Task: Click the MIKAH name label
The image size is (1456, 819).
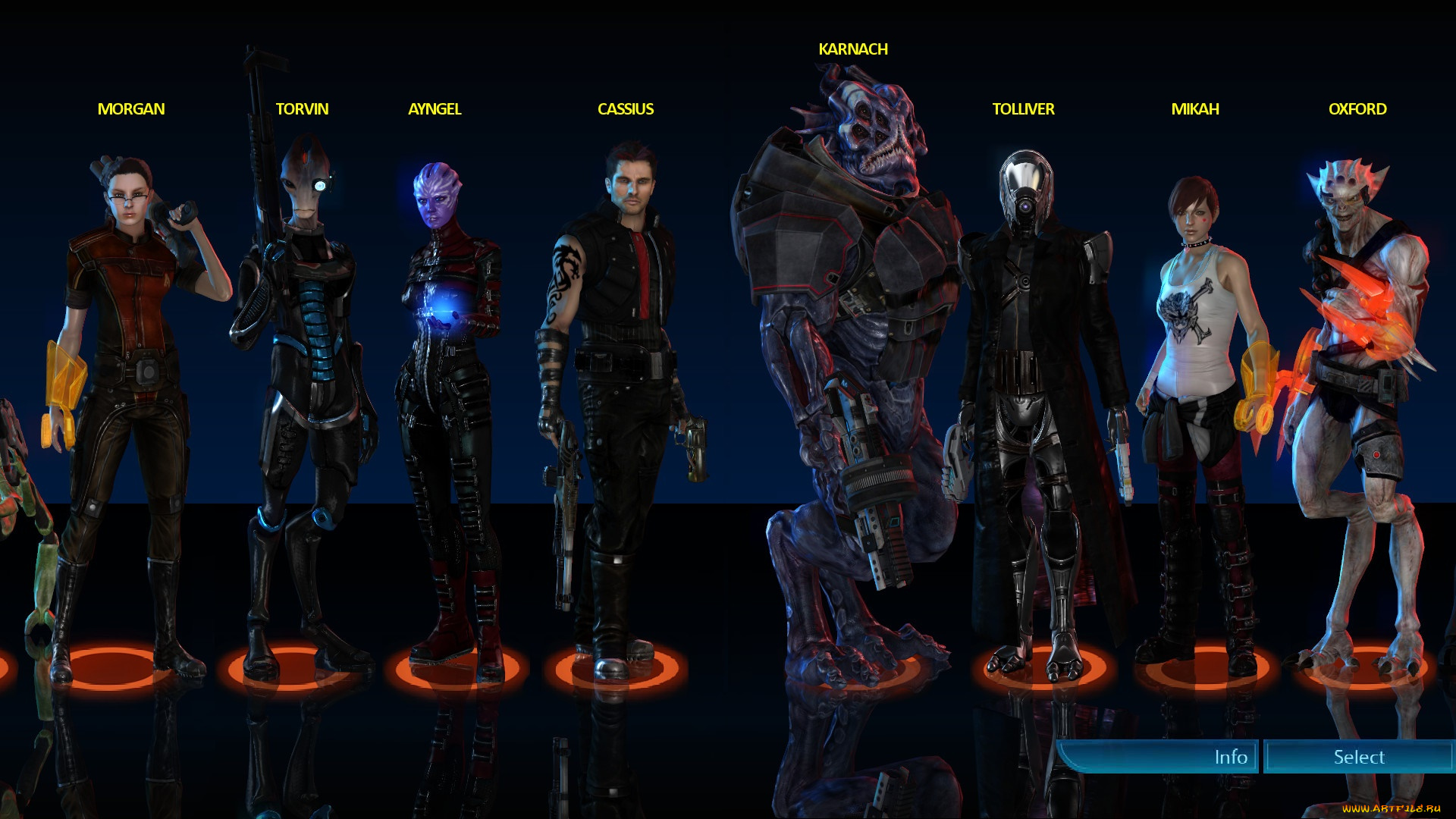Action: pyautogui.click(x=1194, y=109)
